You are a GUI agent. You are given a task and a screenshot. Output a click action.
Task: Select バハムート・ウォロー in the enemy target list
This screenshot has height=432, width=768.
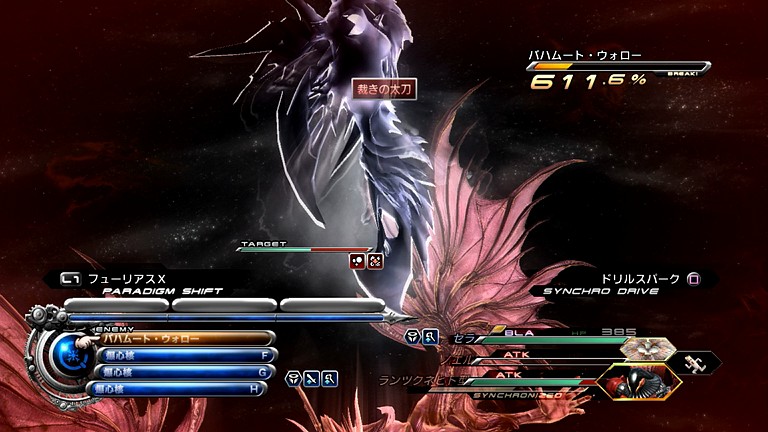[x=185, y=339]
